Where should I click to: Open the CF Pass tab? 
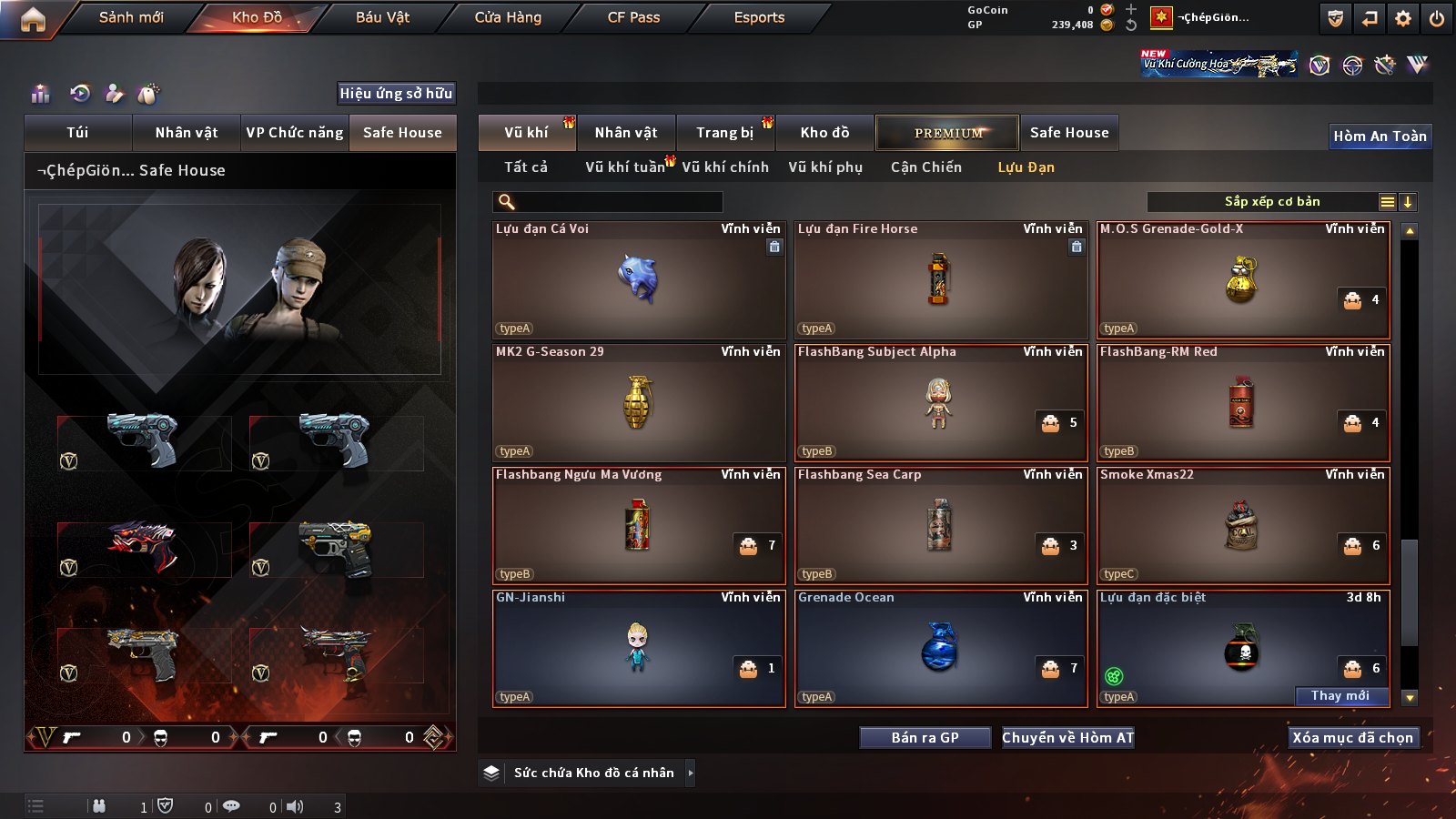(x=633, y=17)
